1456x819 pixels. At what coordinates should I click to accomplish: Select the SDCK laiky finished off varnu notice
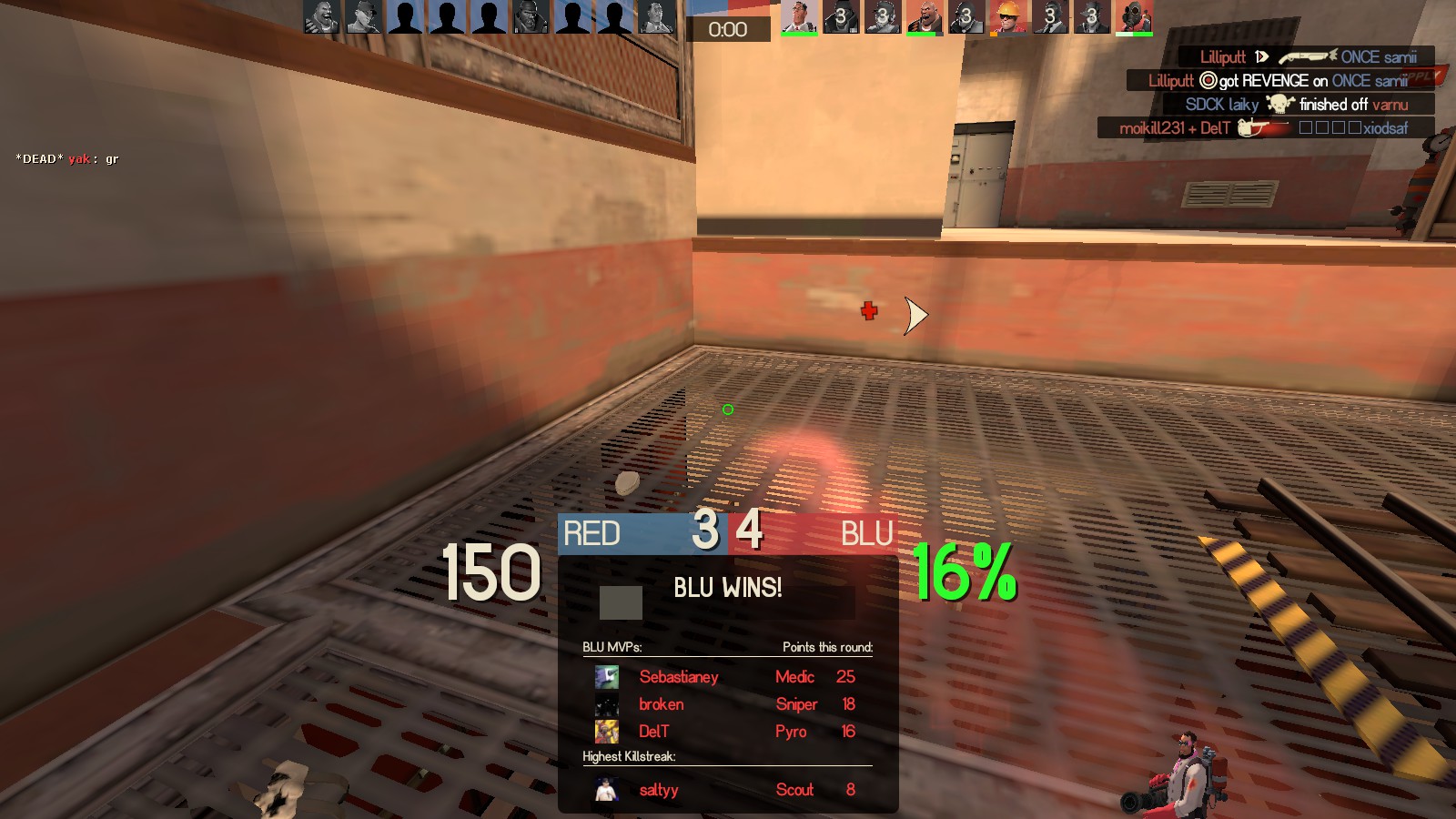tap(1296, 105)
